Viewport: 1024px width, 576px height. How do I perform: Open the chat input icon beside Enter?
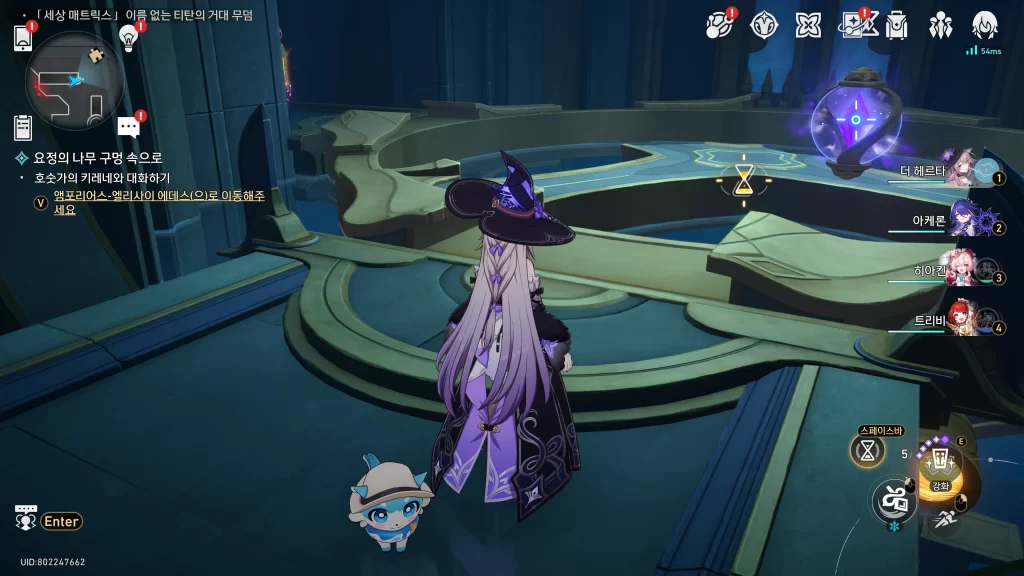[25, 518]
